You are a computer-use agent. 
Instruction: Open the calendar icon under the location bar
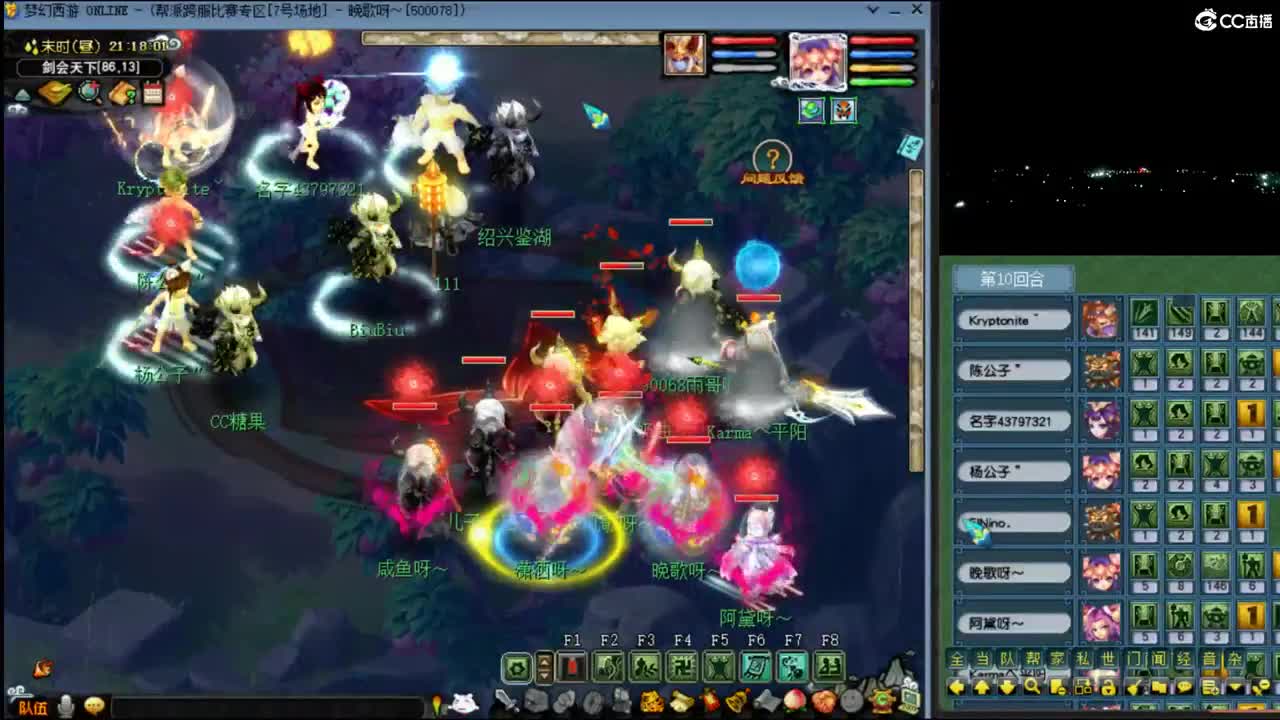tap(152, 92)
